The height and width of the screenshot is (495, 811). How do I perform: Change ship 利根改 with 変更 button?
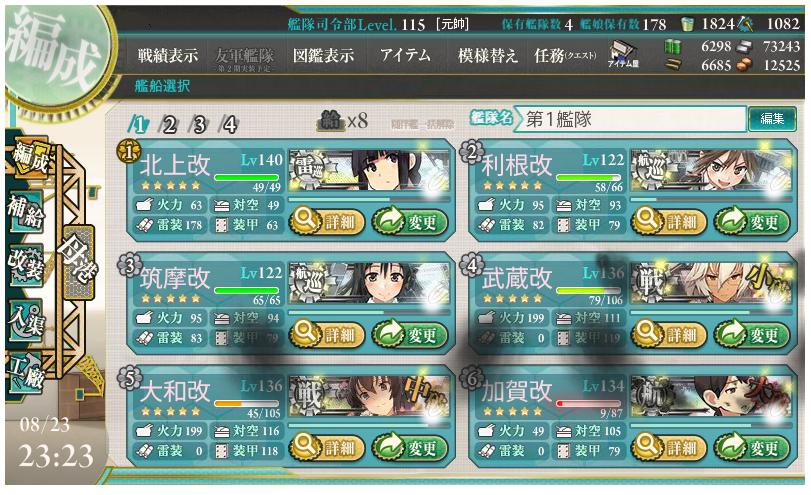[x=749, y=221]
